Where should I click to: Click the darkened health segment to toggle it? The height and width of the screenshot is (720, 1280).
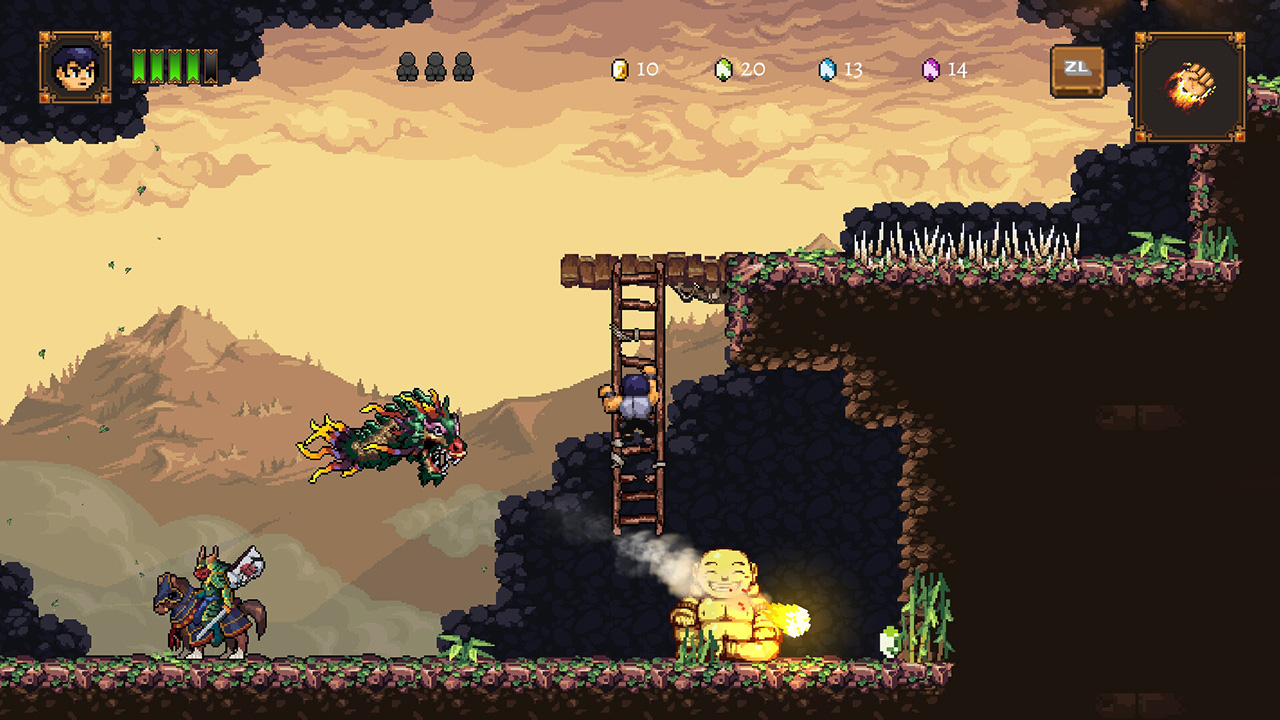coord(210,66)
